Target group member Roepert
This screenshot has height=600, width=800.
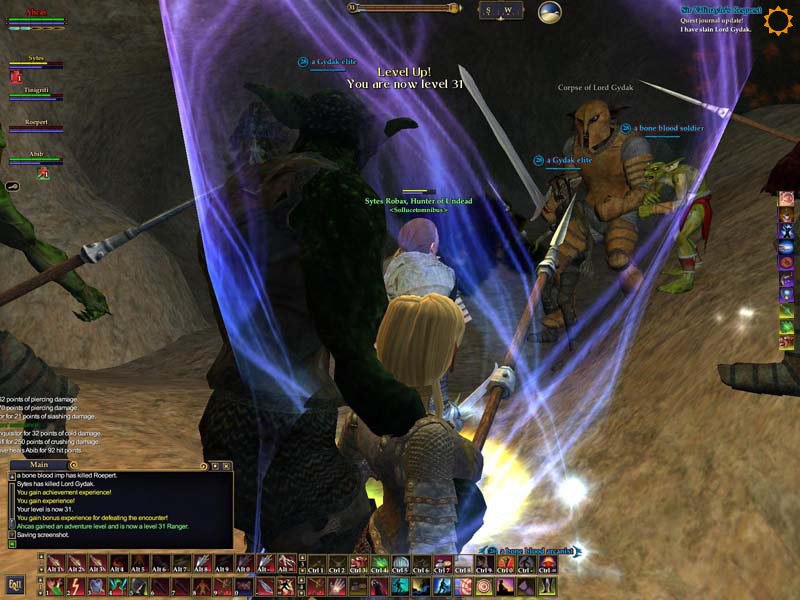36,123
